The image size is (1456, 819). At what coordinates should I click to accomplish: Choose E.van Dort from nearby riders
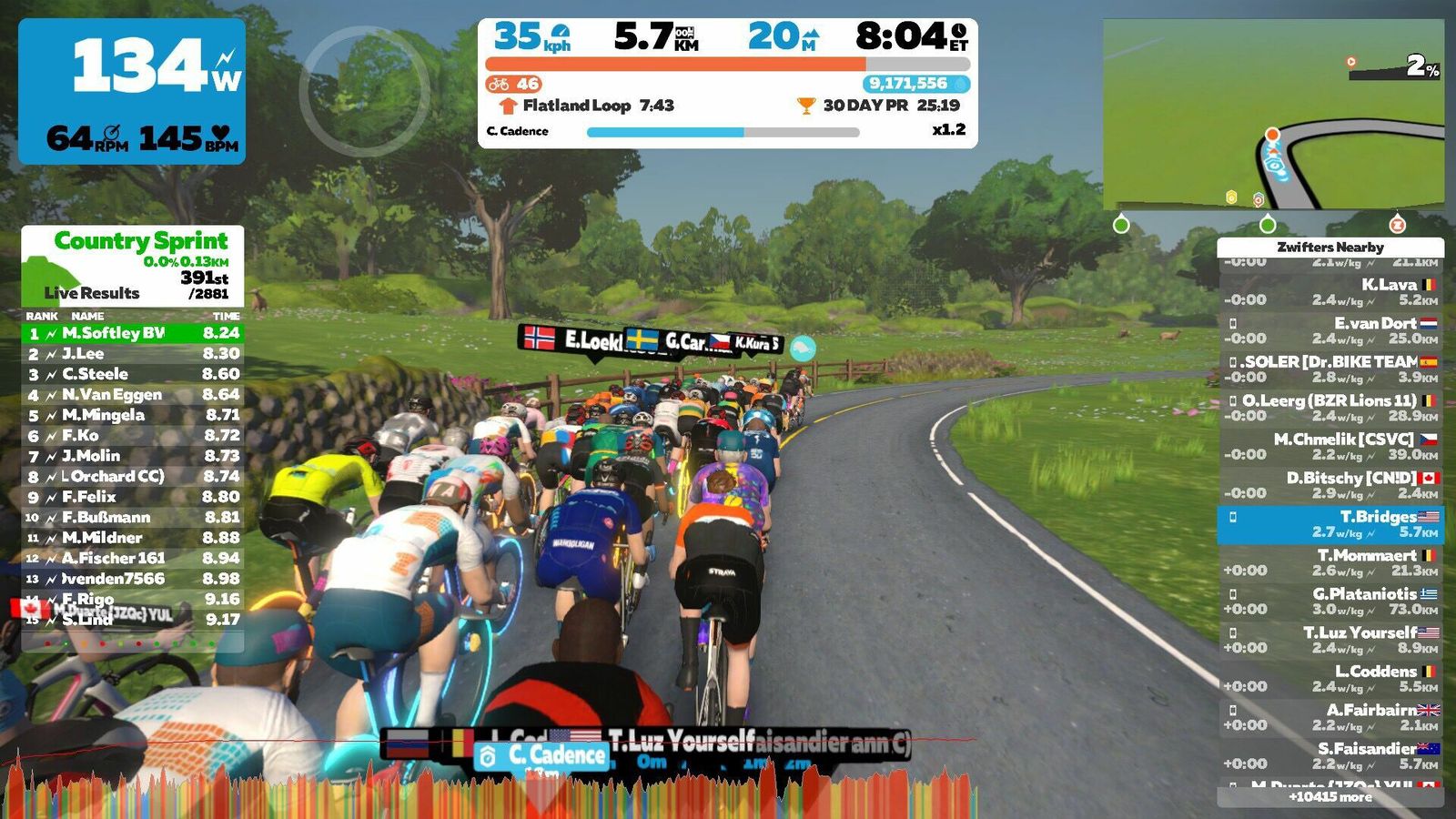(x=1330, y=330)
